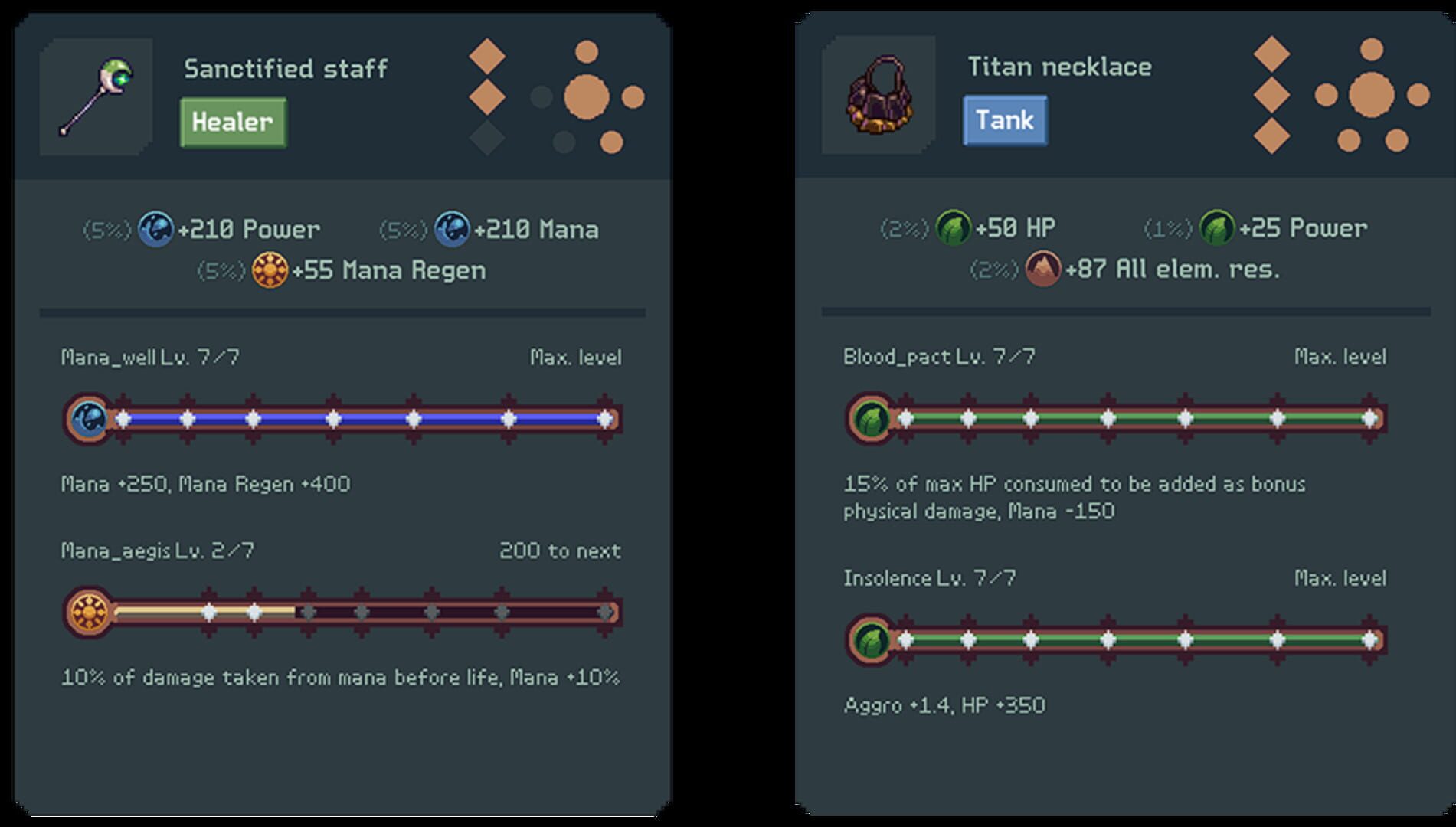Switch to the Tank class badge

1005,119
